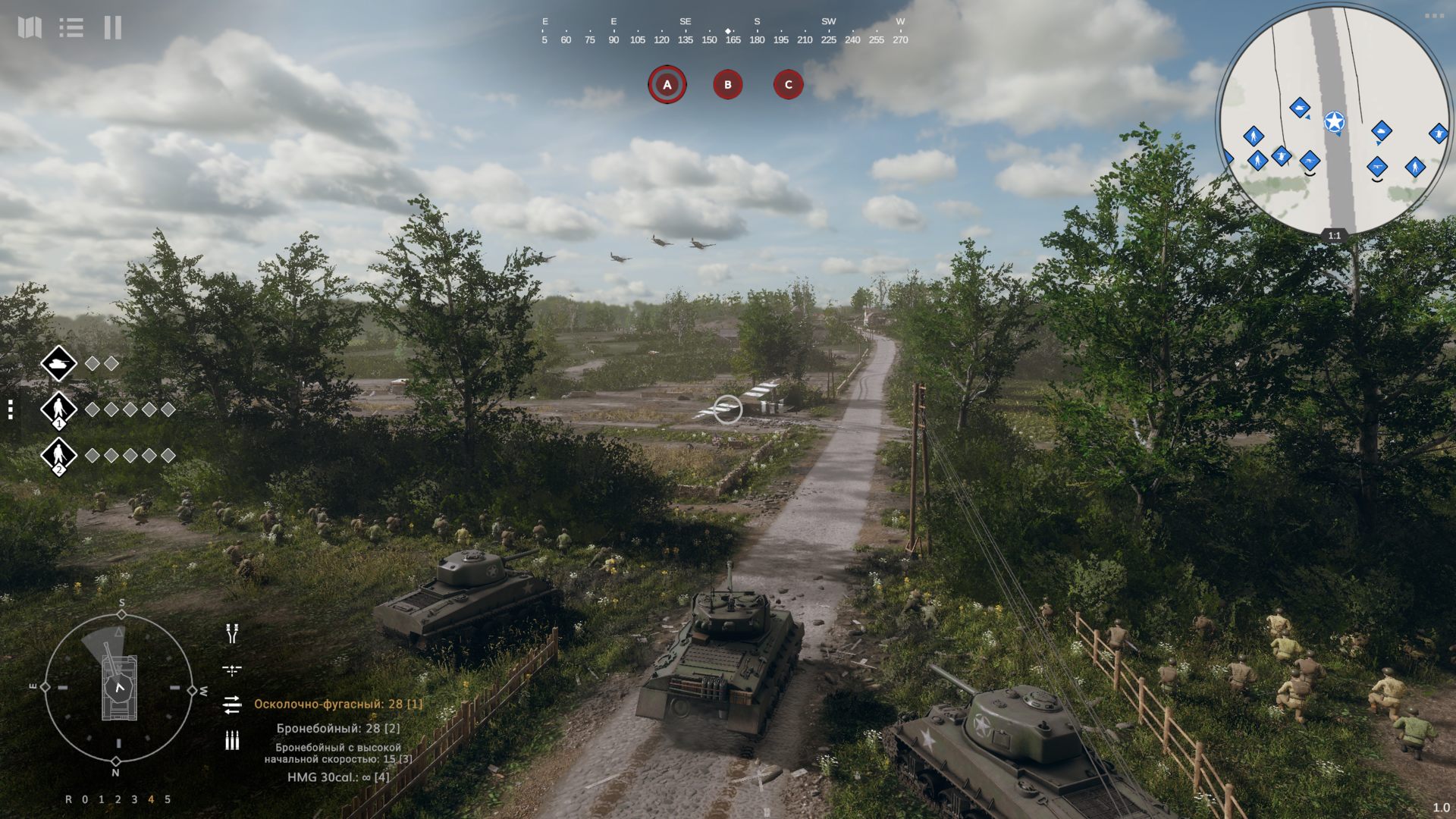Toggle the minimap 1:1 zoom label
The height and width of the screenshot is (819, 1456).
(1335, 236)
